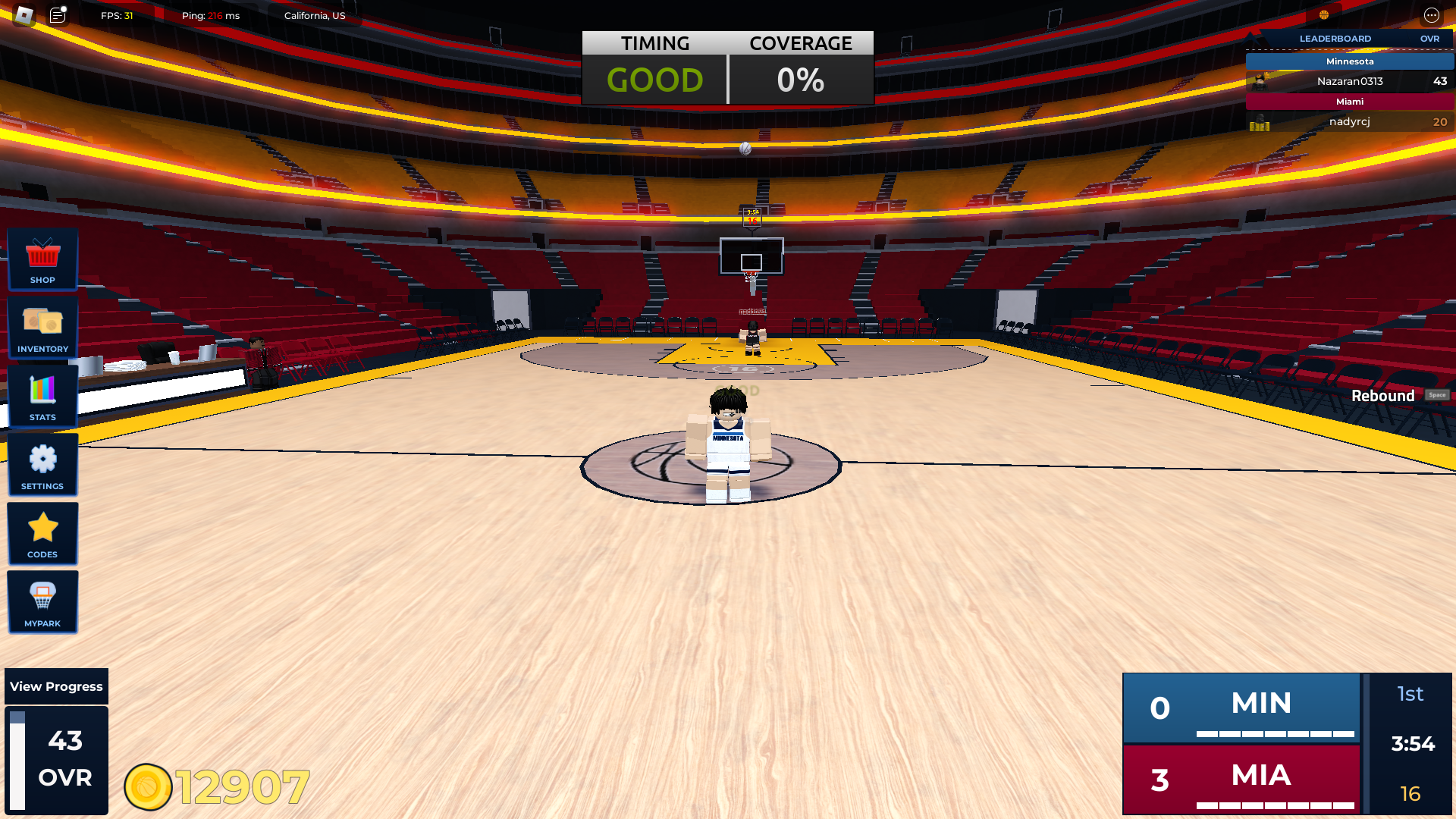Open the Roblox chat icon
The width and height of the screenshot is (1456, 819).
point(58,15)
